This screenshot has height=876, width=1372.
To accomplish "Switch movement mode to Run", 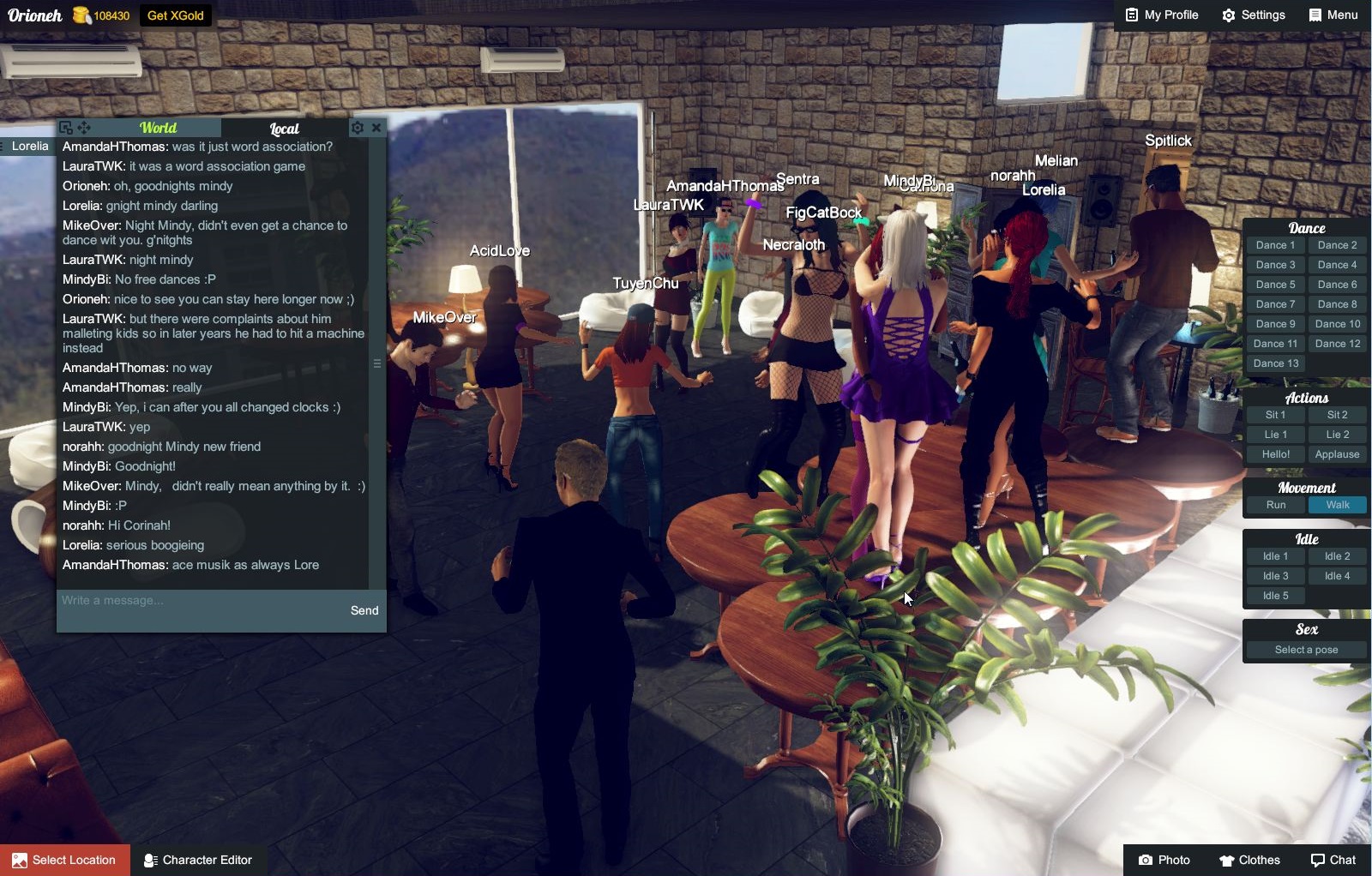I will coord(1275,505).
